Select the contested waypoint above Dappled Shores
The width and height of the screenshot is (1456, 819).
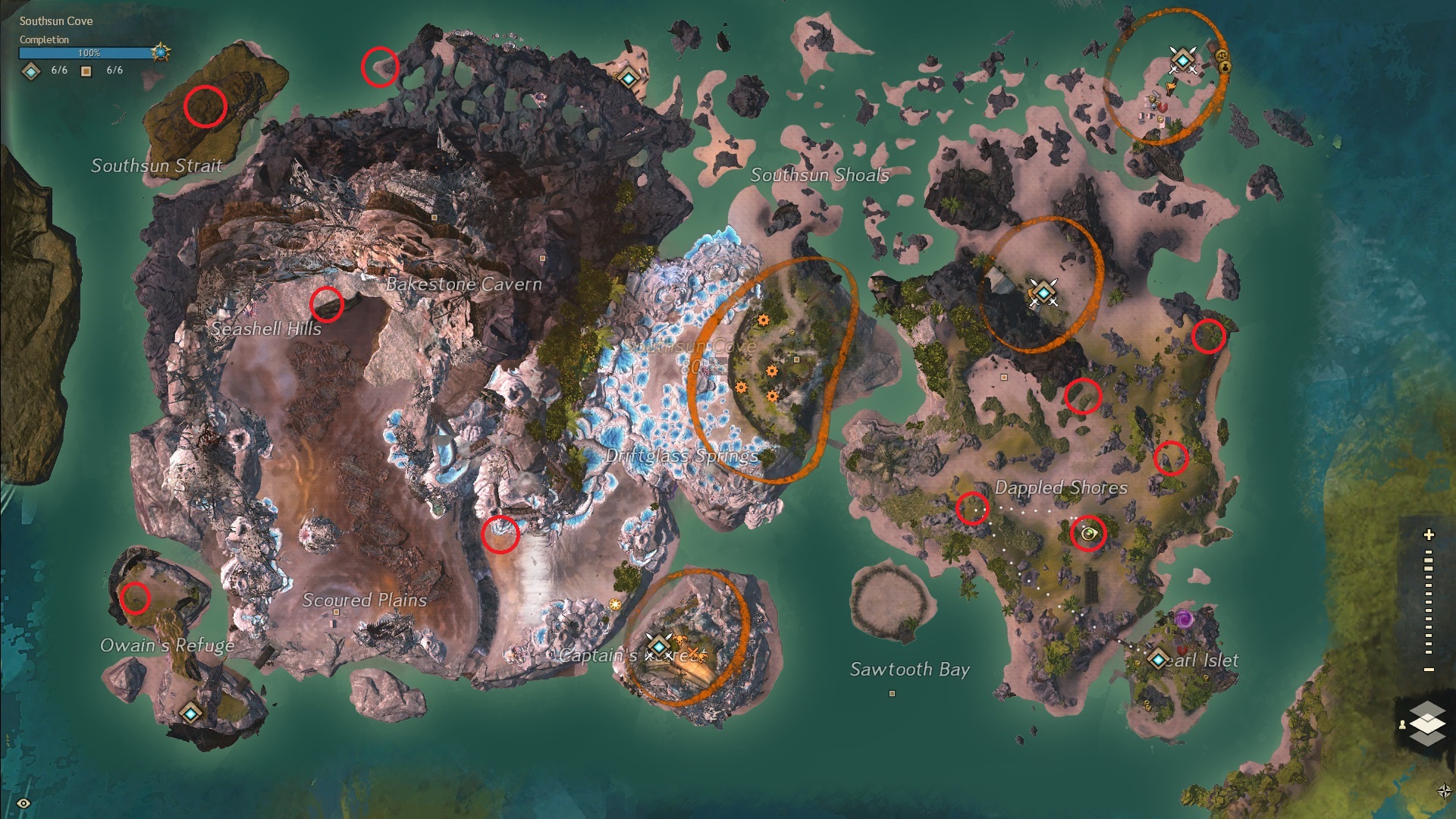1043,291
